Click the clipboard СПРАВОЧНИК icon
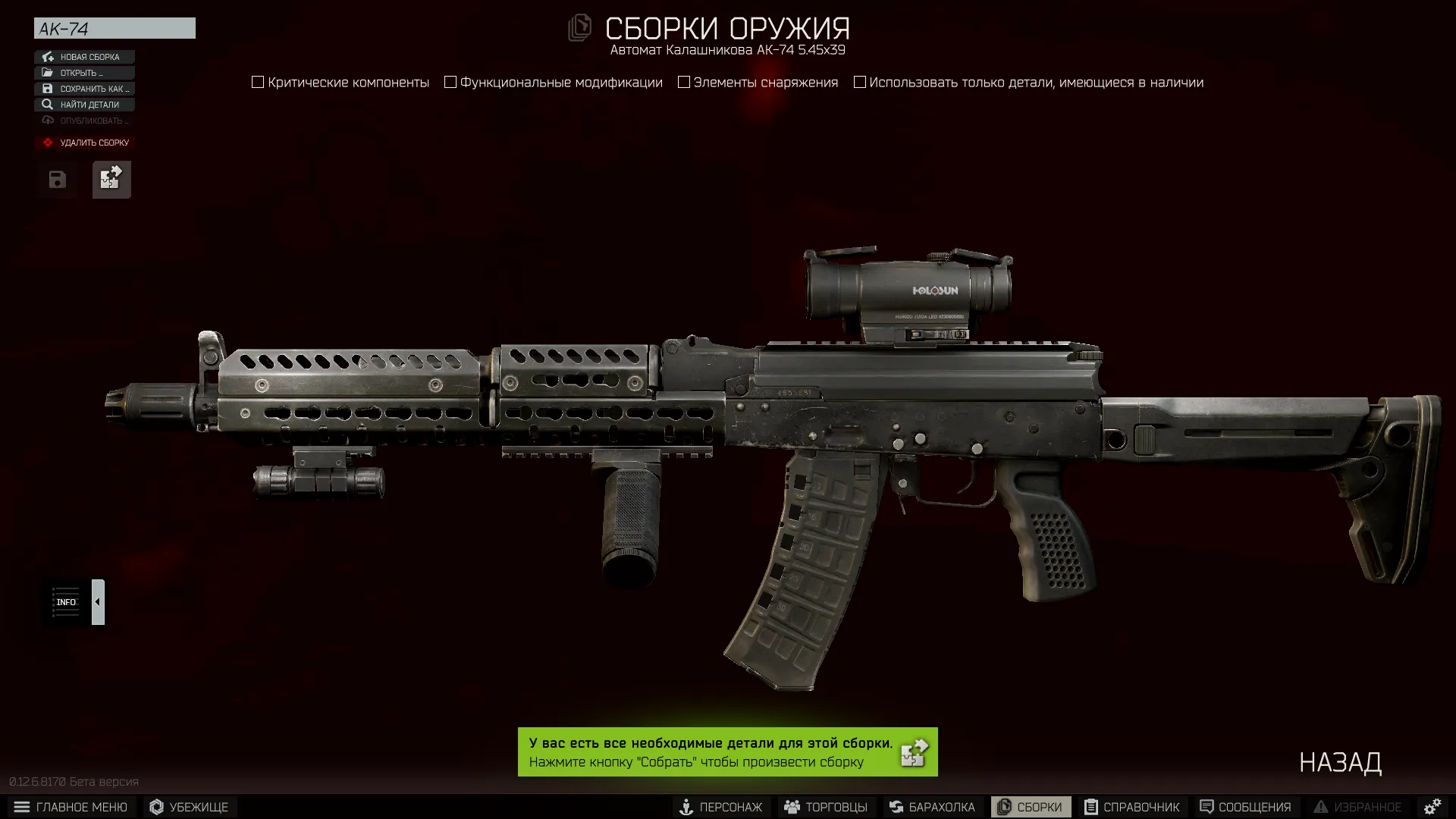Viewport: 1456px width, 819px height. click(1090, 807)
